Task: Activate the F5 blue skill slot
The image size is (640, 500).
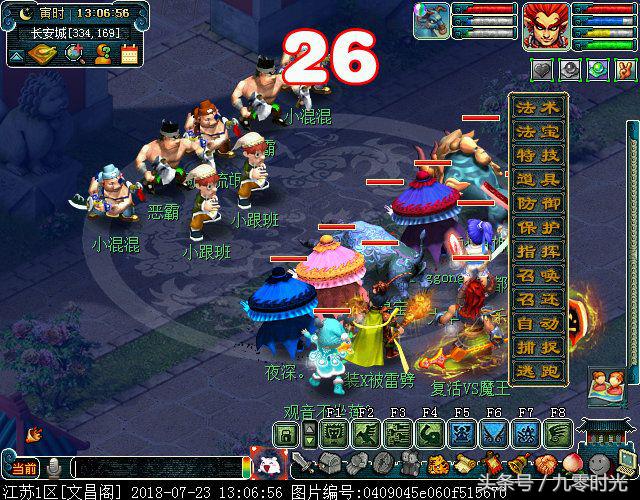Action: (x=462, y=434)
